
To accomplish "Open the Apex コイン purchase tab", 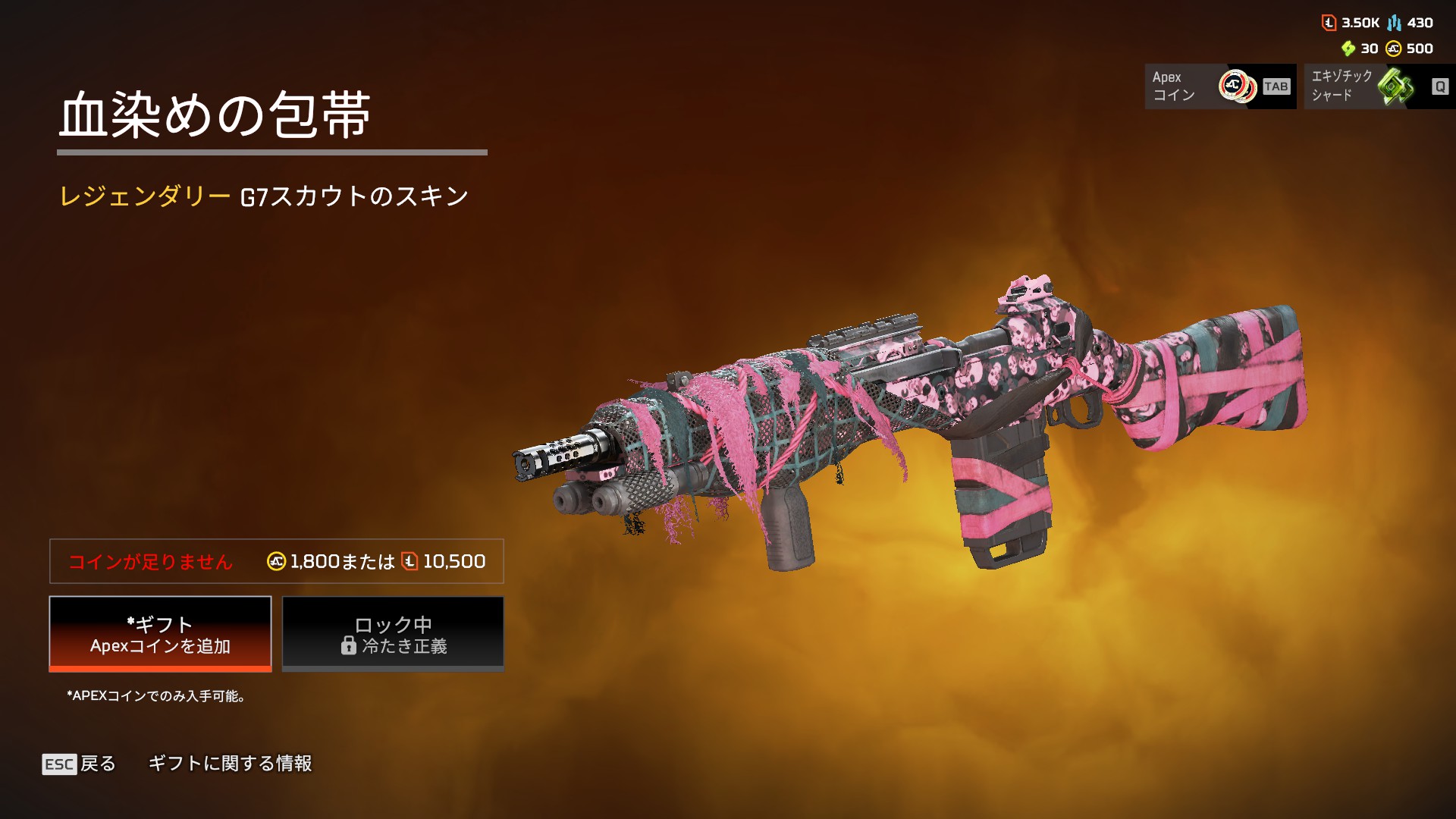I will (1219, 86).
